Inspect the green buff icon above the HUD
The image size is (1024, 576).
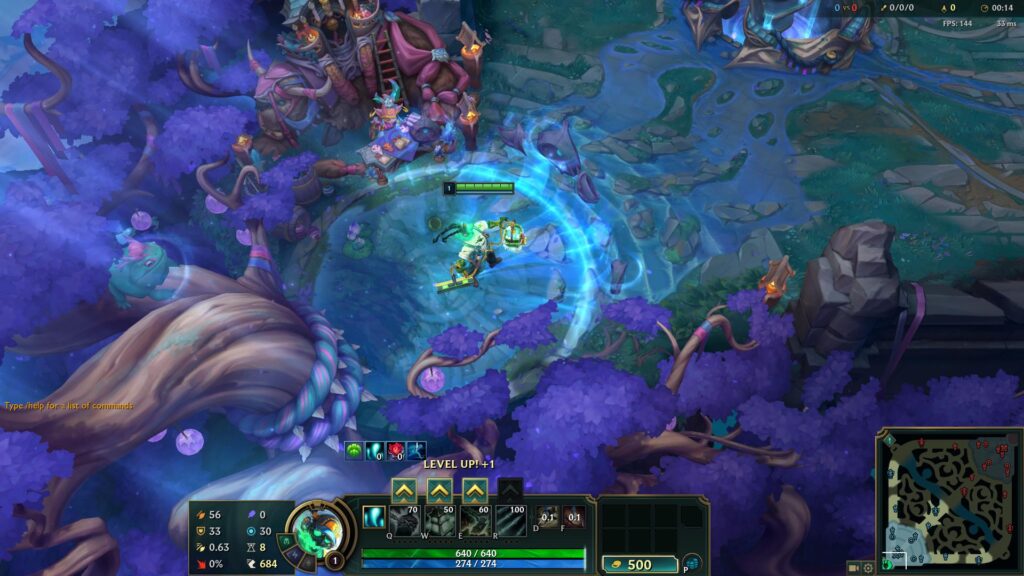point(353,451)
